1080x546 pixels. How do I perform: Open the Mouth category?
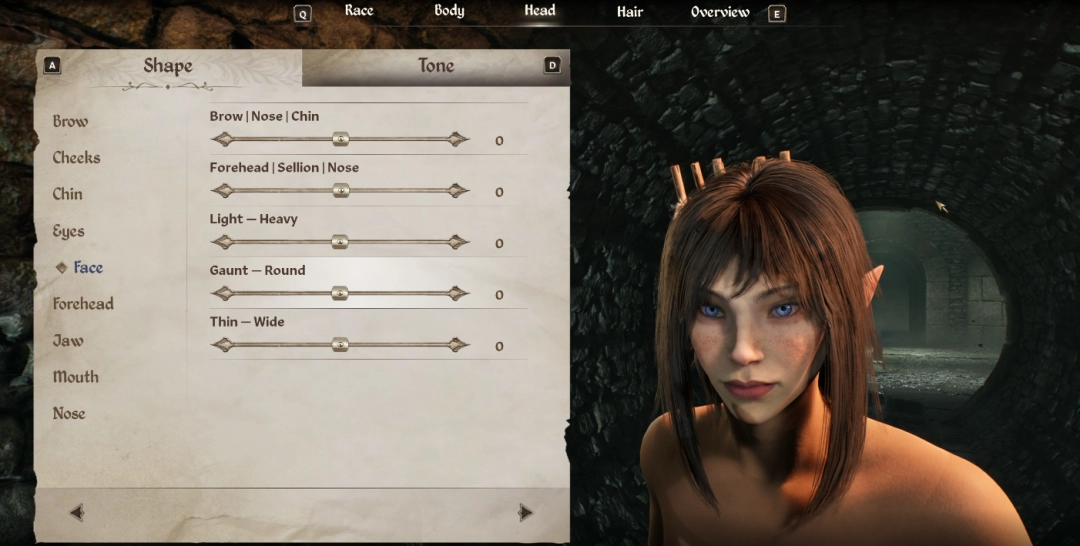coord(76,377)
